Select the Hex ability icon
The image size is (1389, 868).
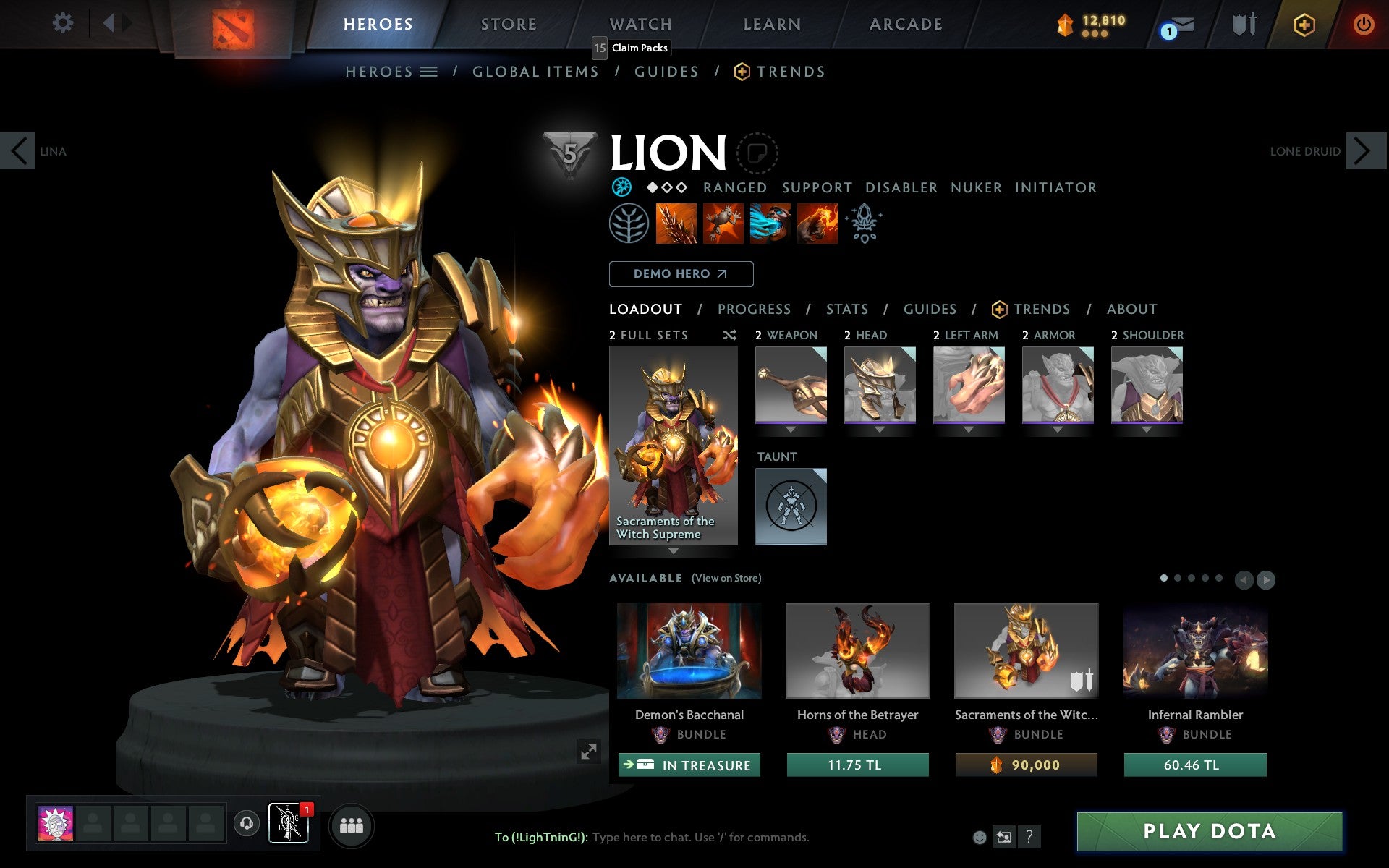tap(723, 224)
